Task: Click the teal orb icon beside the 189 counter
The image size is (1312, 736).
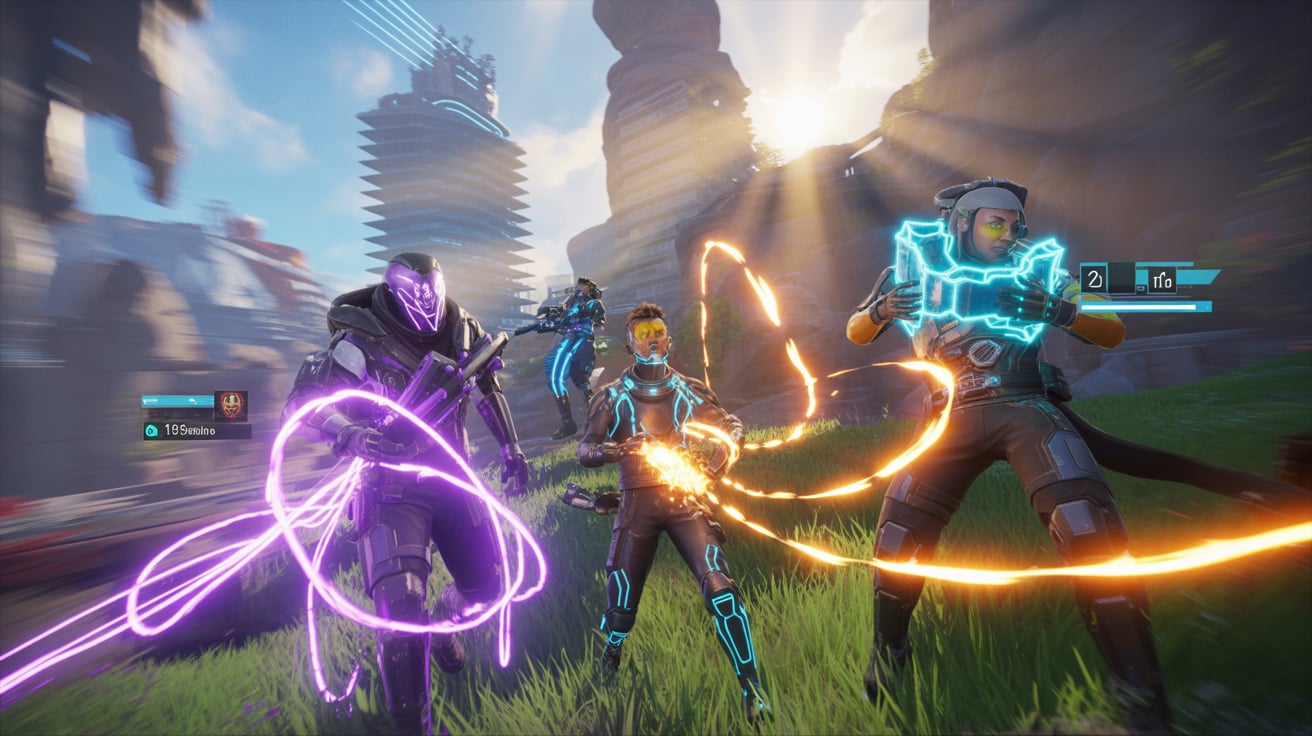Action: click(x=150, y=430)
